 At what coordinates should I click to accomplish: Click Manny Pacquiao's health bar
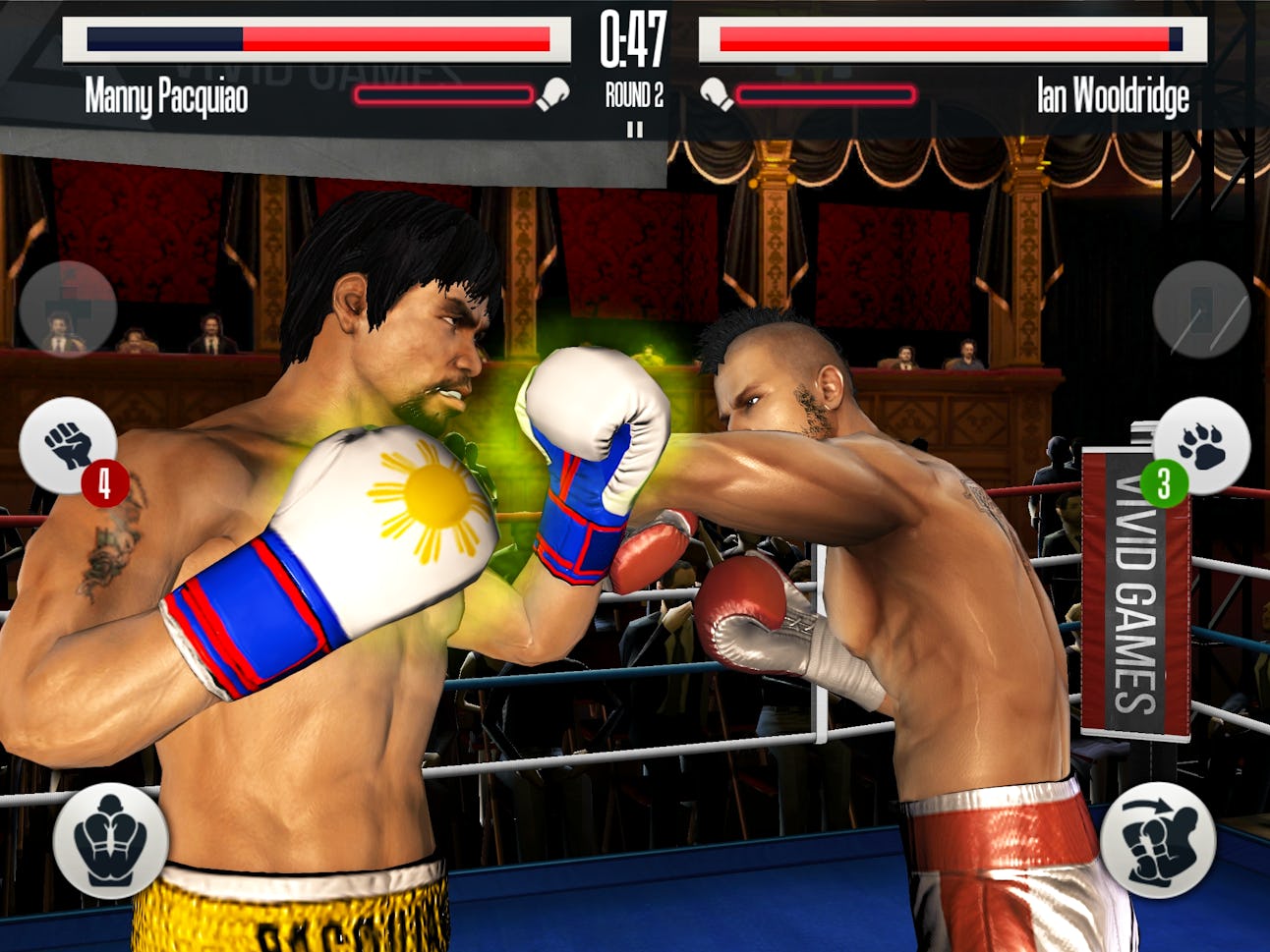315,43
